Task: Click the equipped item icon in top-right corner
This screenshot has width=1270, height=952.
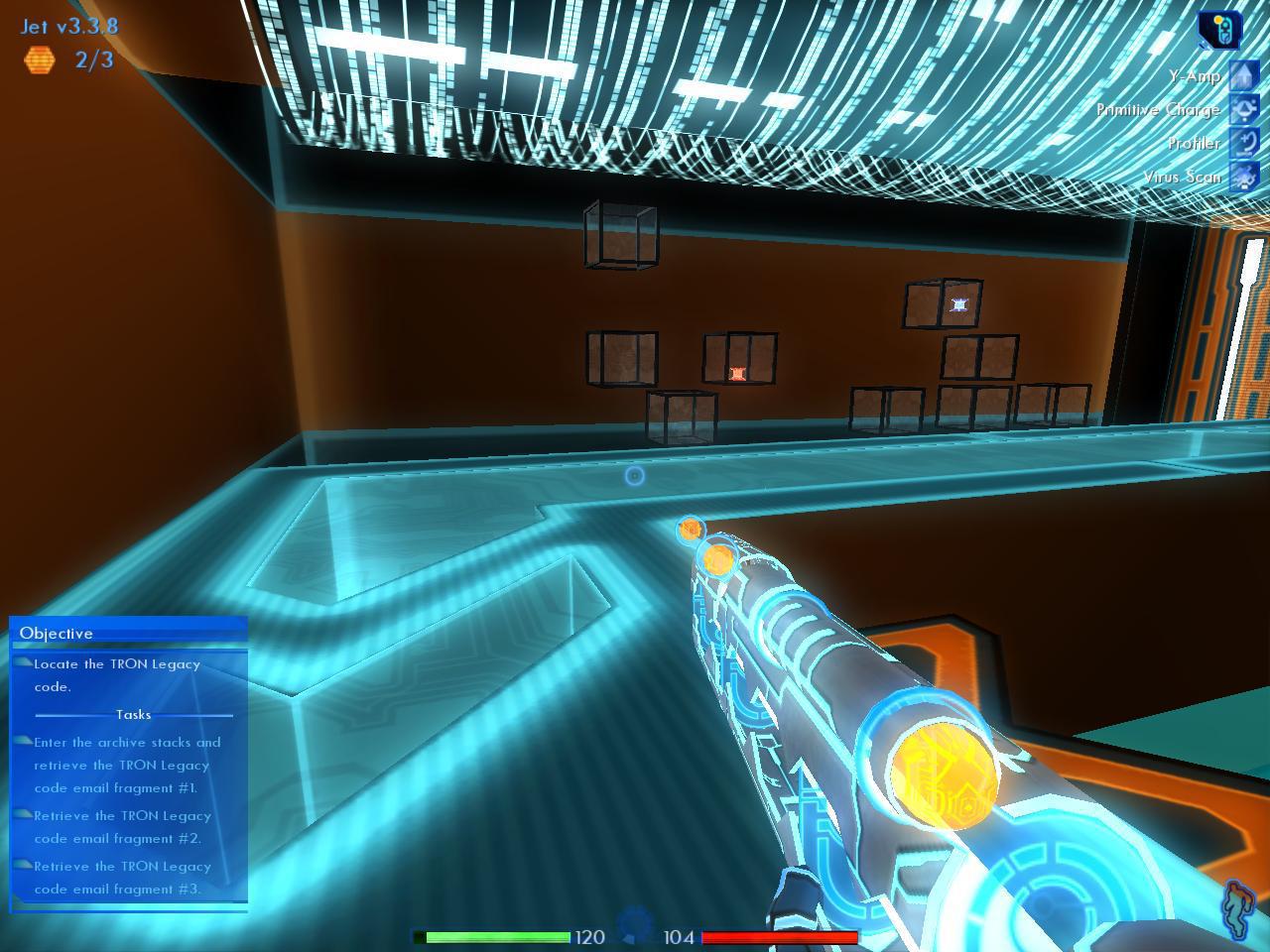Action: coord(1218,29)
